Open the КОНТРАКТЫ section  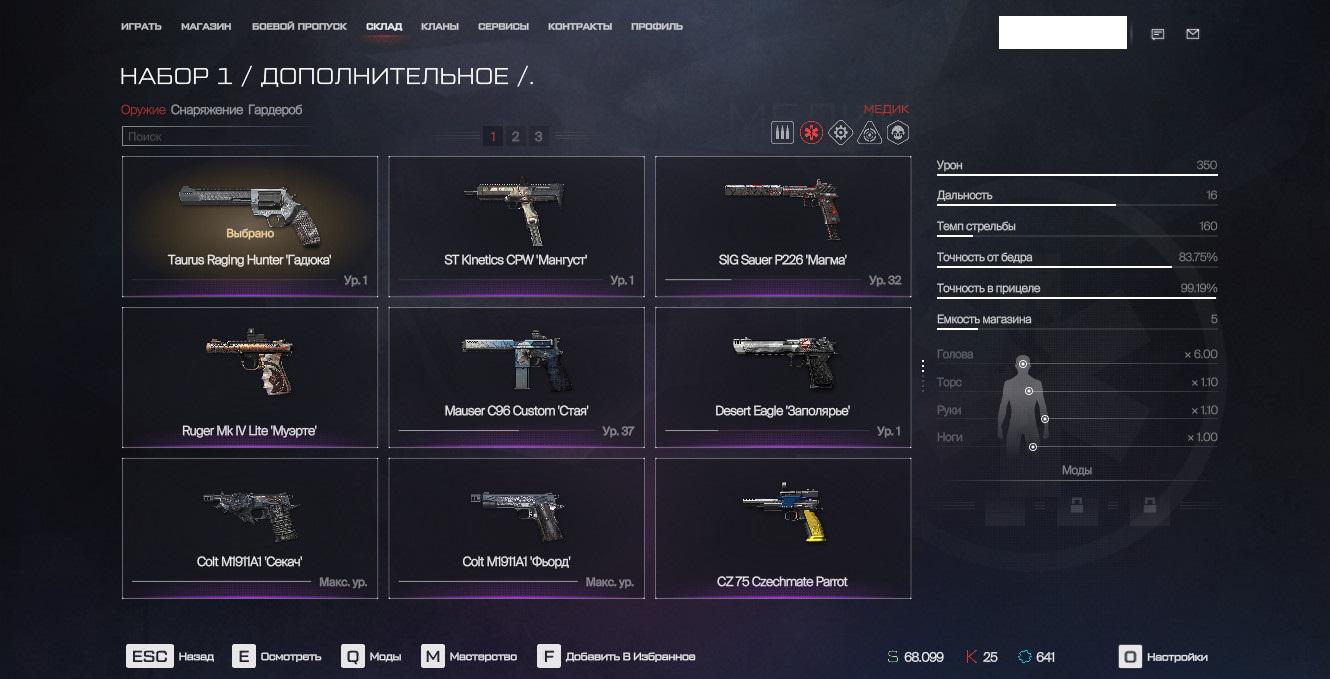click(x=579, y=26)
